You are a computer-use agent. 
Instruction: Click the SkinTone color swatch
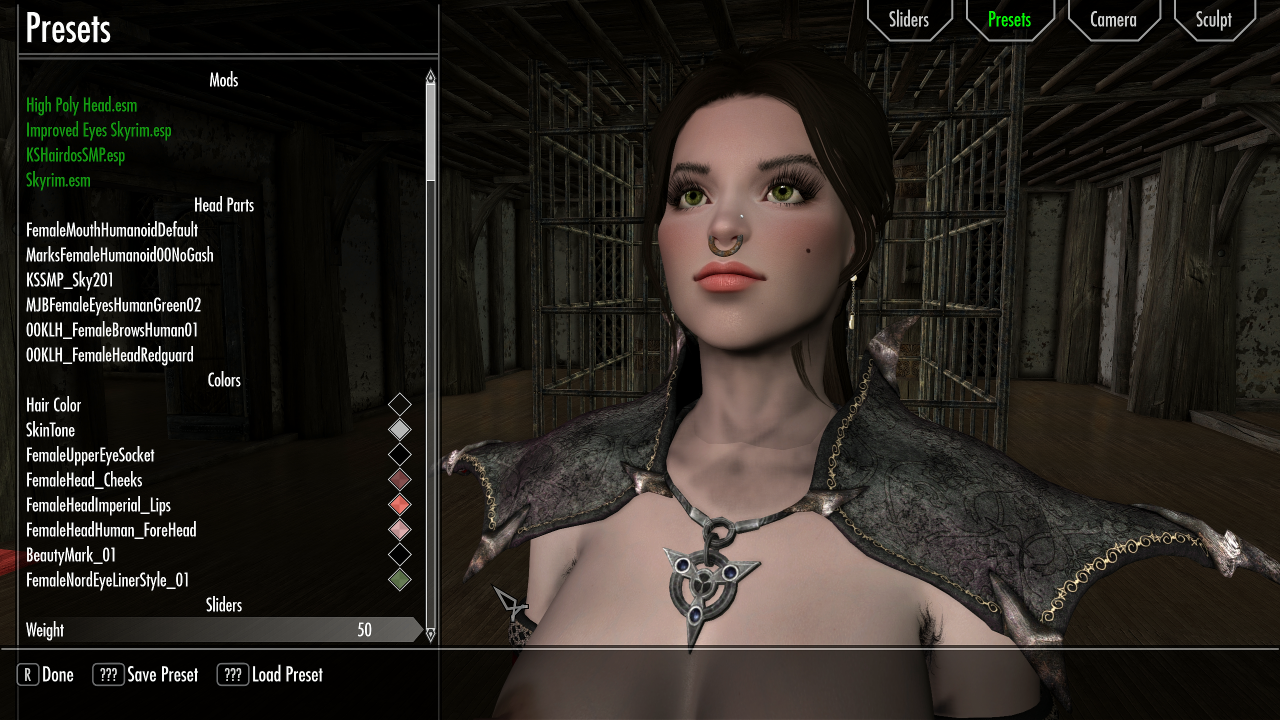[x=400, y=430]
